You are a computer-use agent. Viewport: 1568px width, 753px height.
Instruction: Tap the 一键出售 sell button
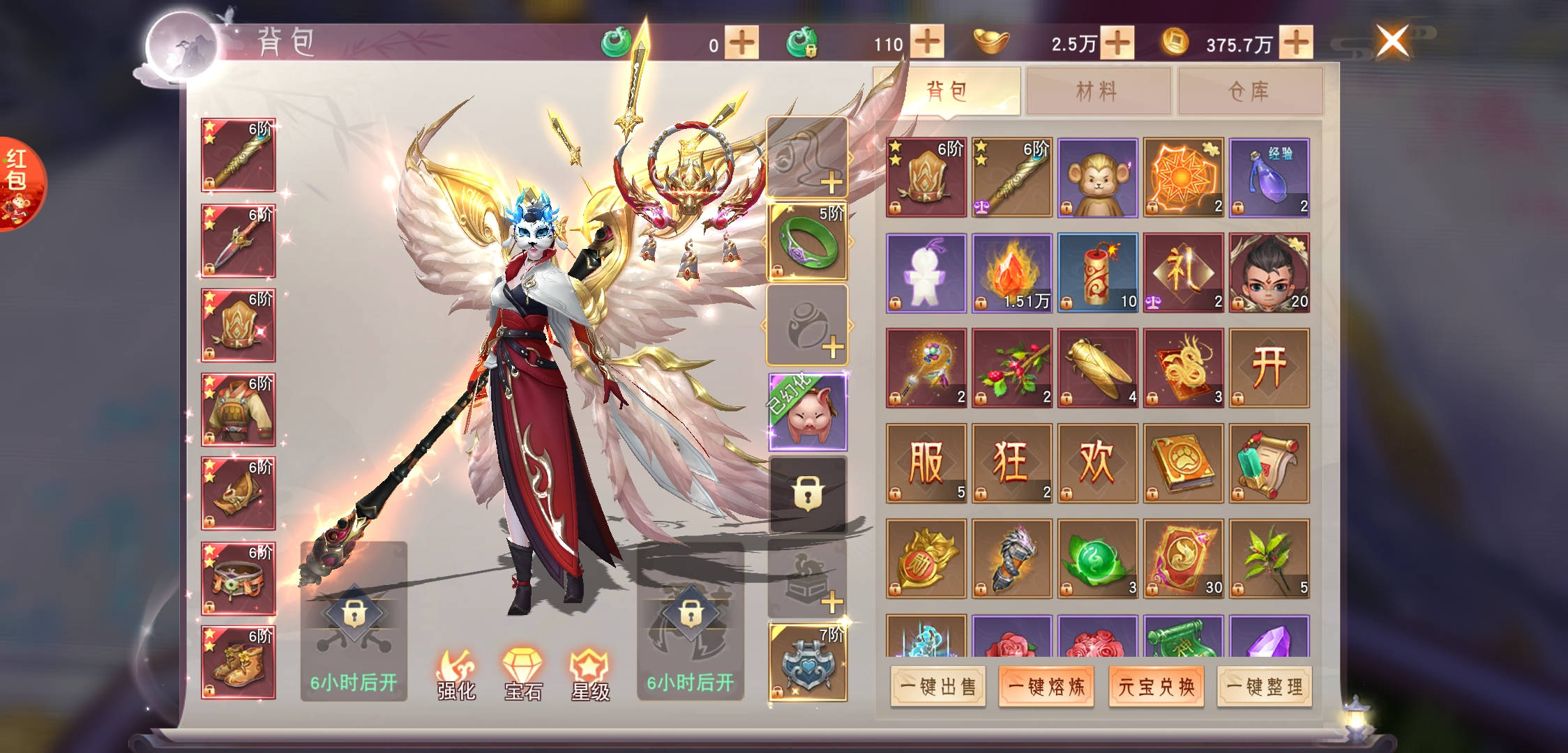[x=938, y=687]
